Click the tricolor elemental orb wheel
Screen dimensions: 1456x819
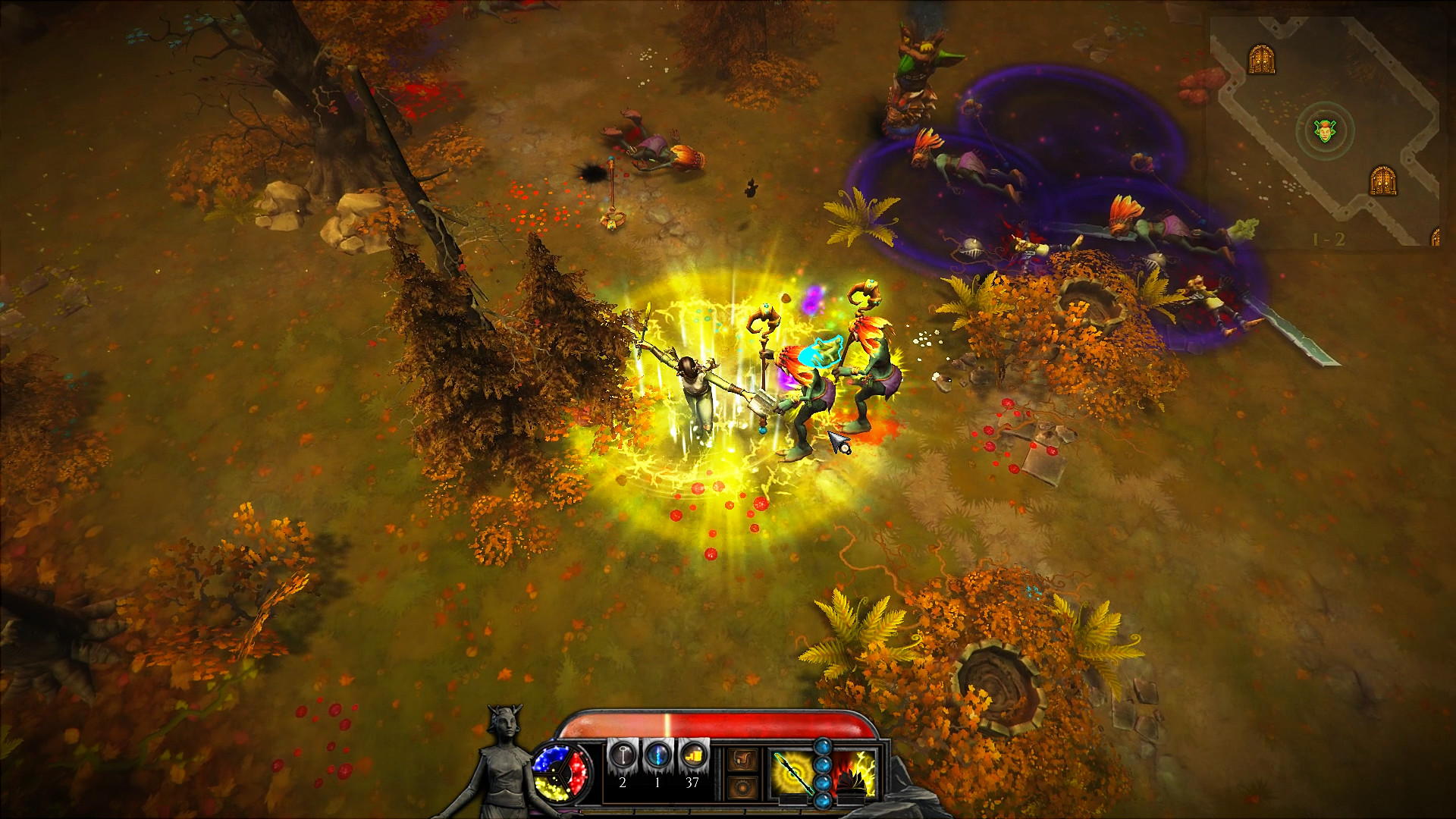[563, 771]
